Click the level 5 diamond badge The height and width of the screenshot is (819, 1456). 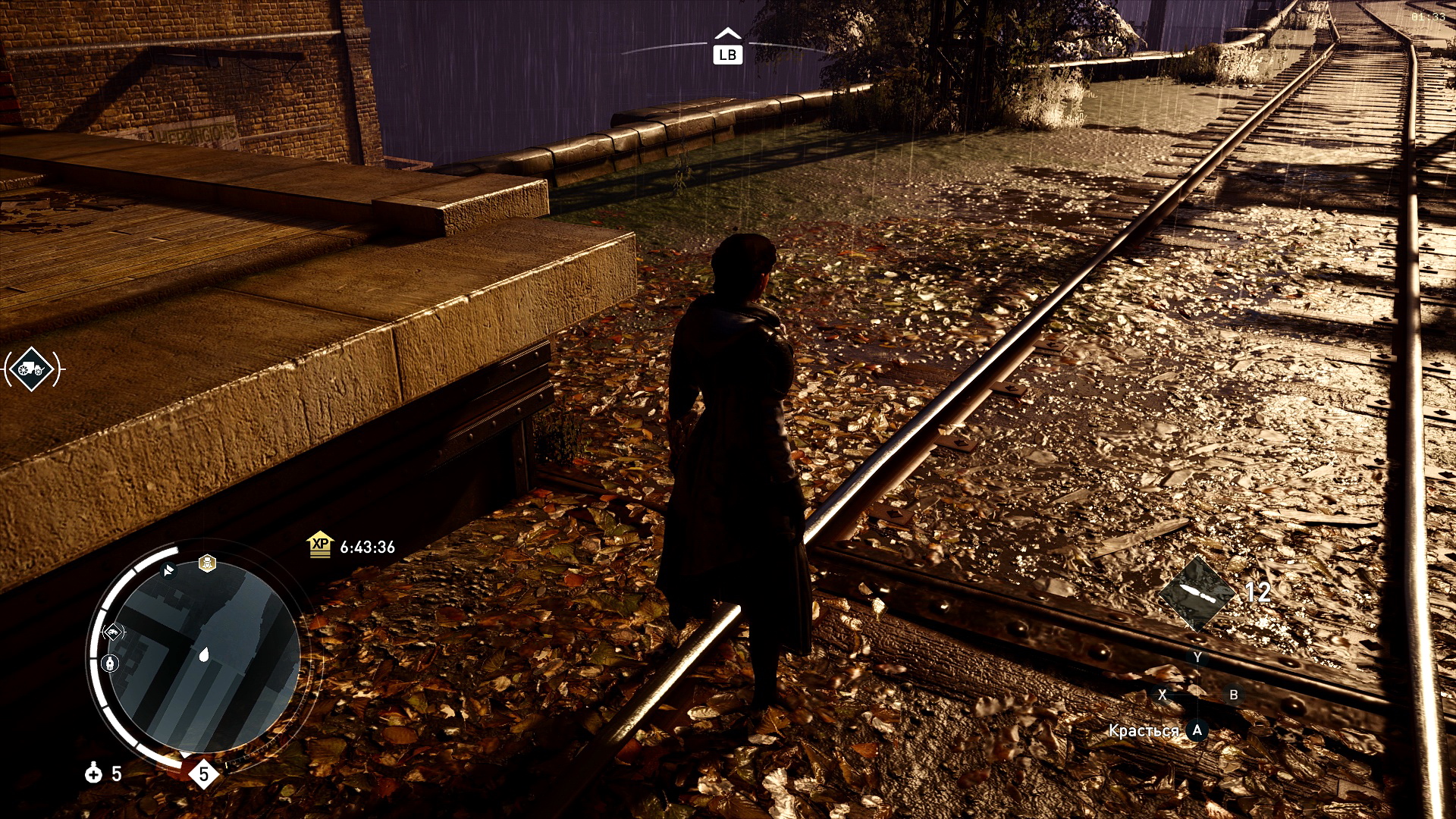coord(203,774)
